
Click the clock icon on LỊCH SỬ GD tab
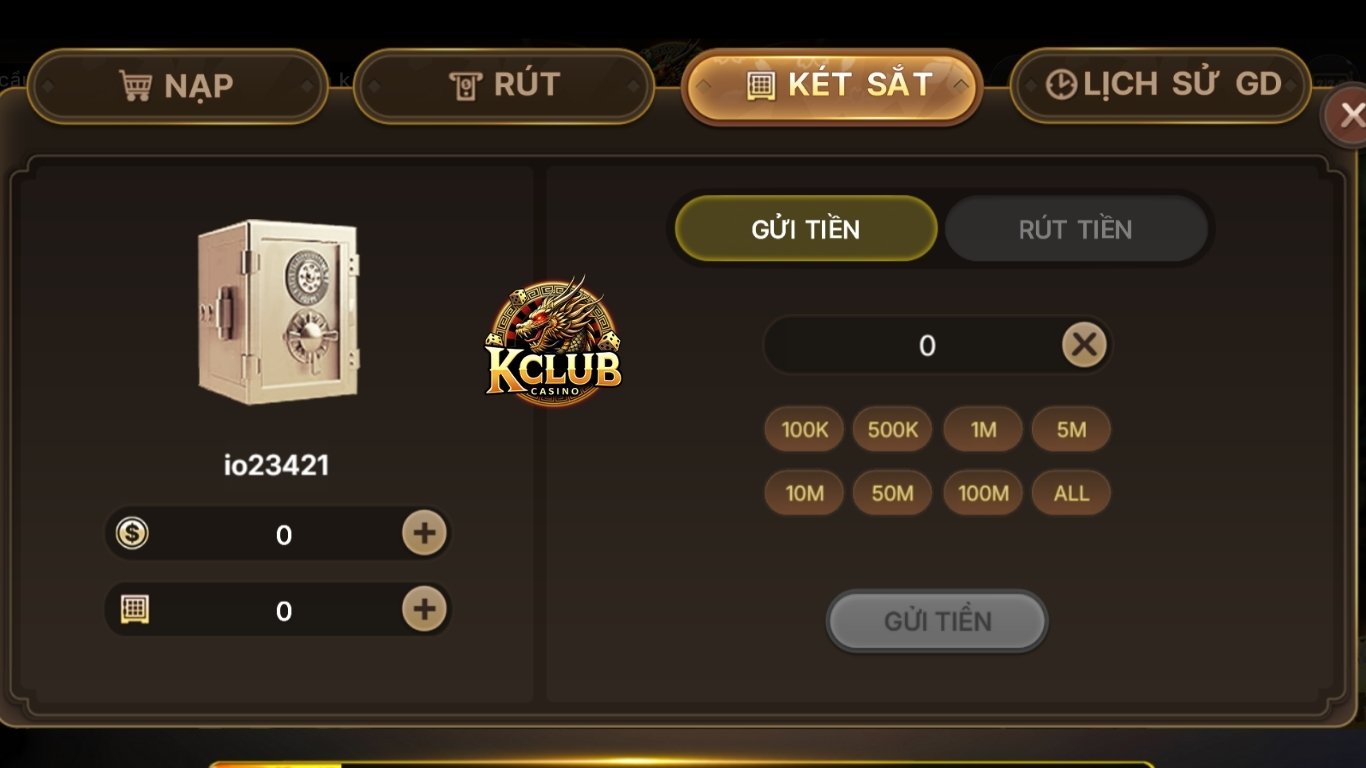1063,84
